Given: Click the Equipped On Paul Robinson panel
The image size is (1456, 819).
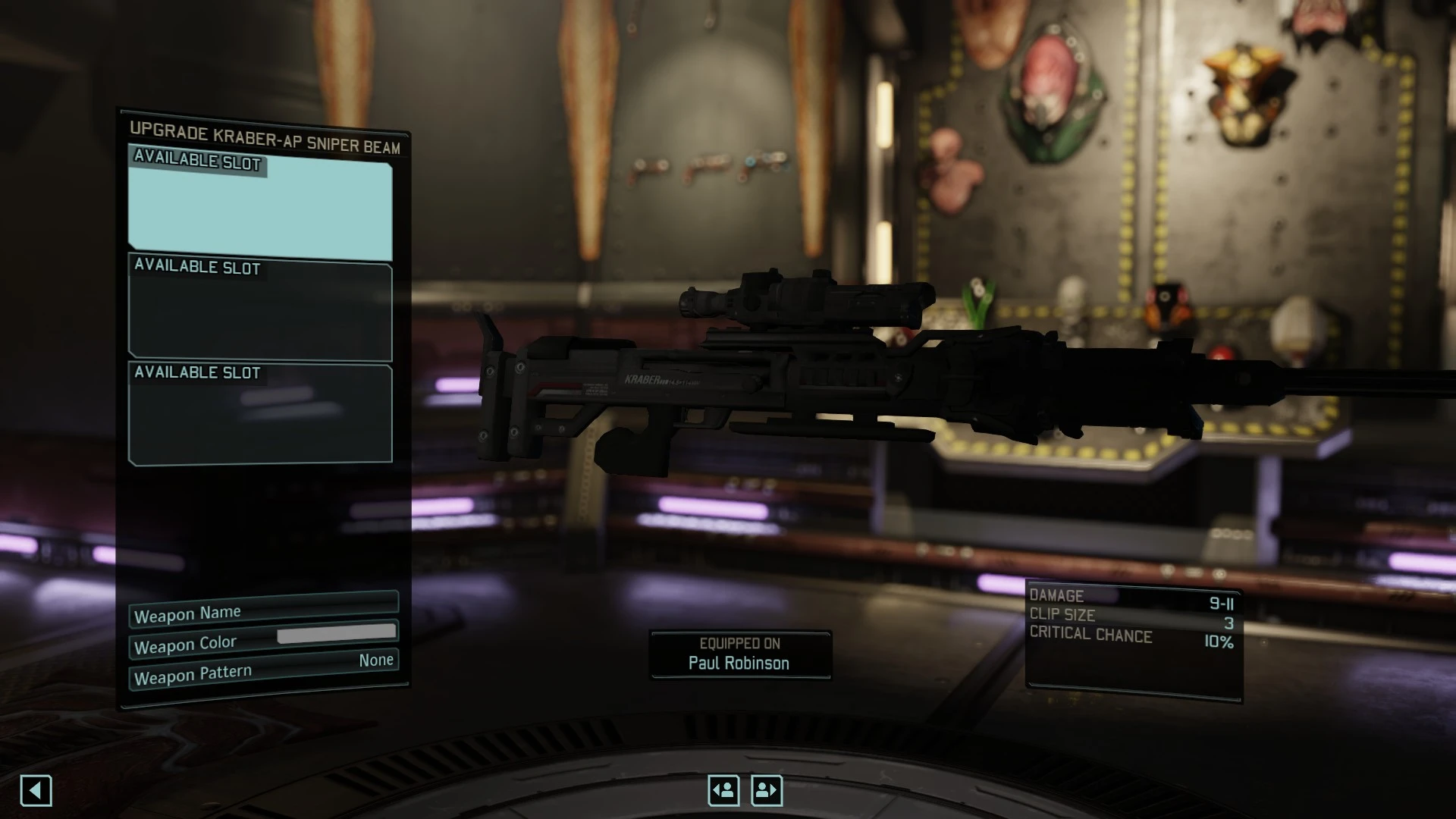Looking at the screenshot, I should (741, 654).
